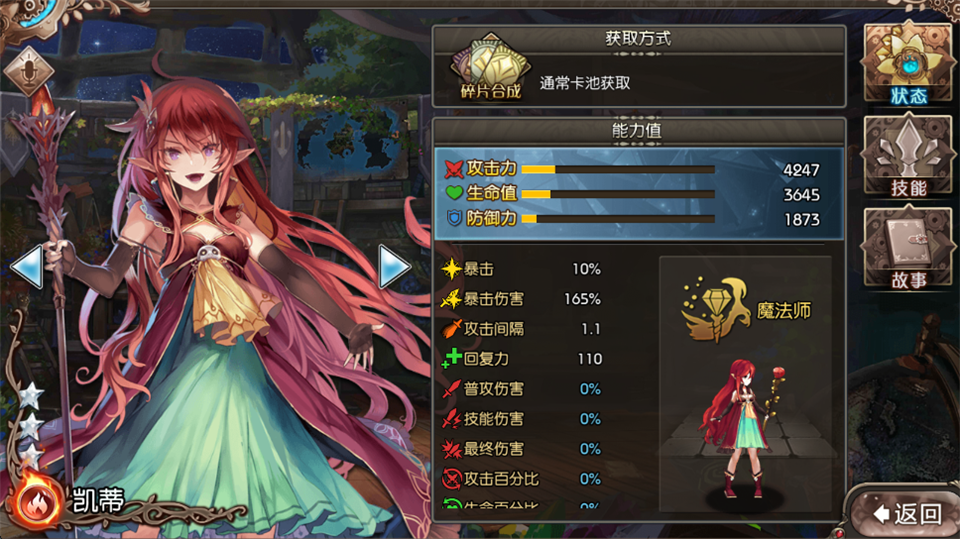The image size is (960, 539).
Task: Play character voice via microphone icon
Action: coord(28,72)
